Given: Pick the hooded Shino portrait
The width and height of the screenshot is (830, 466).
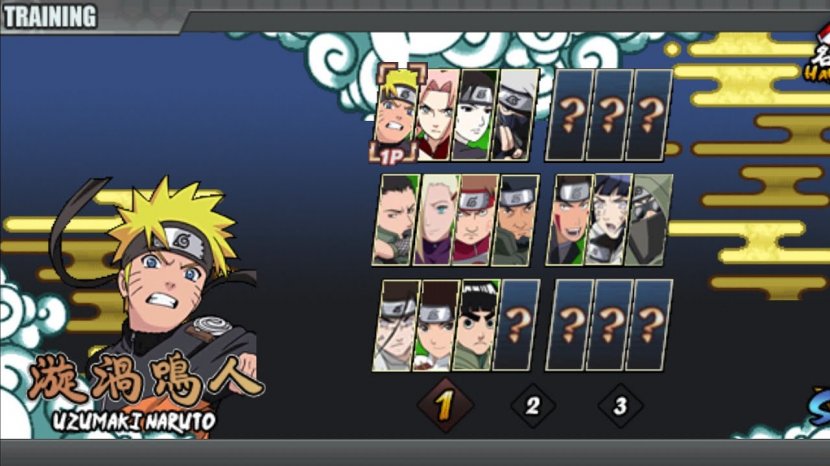Looking at the screenshot, I should coord(648,220).
